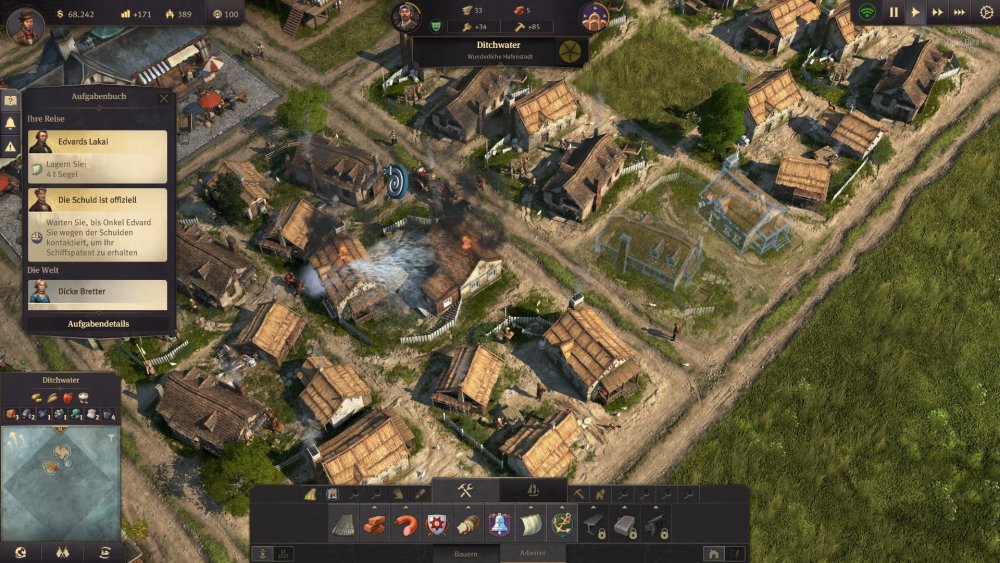
Task: Open the Dicke Bretter world quest
Action: pyautogui.click(x=97, y=293)
